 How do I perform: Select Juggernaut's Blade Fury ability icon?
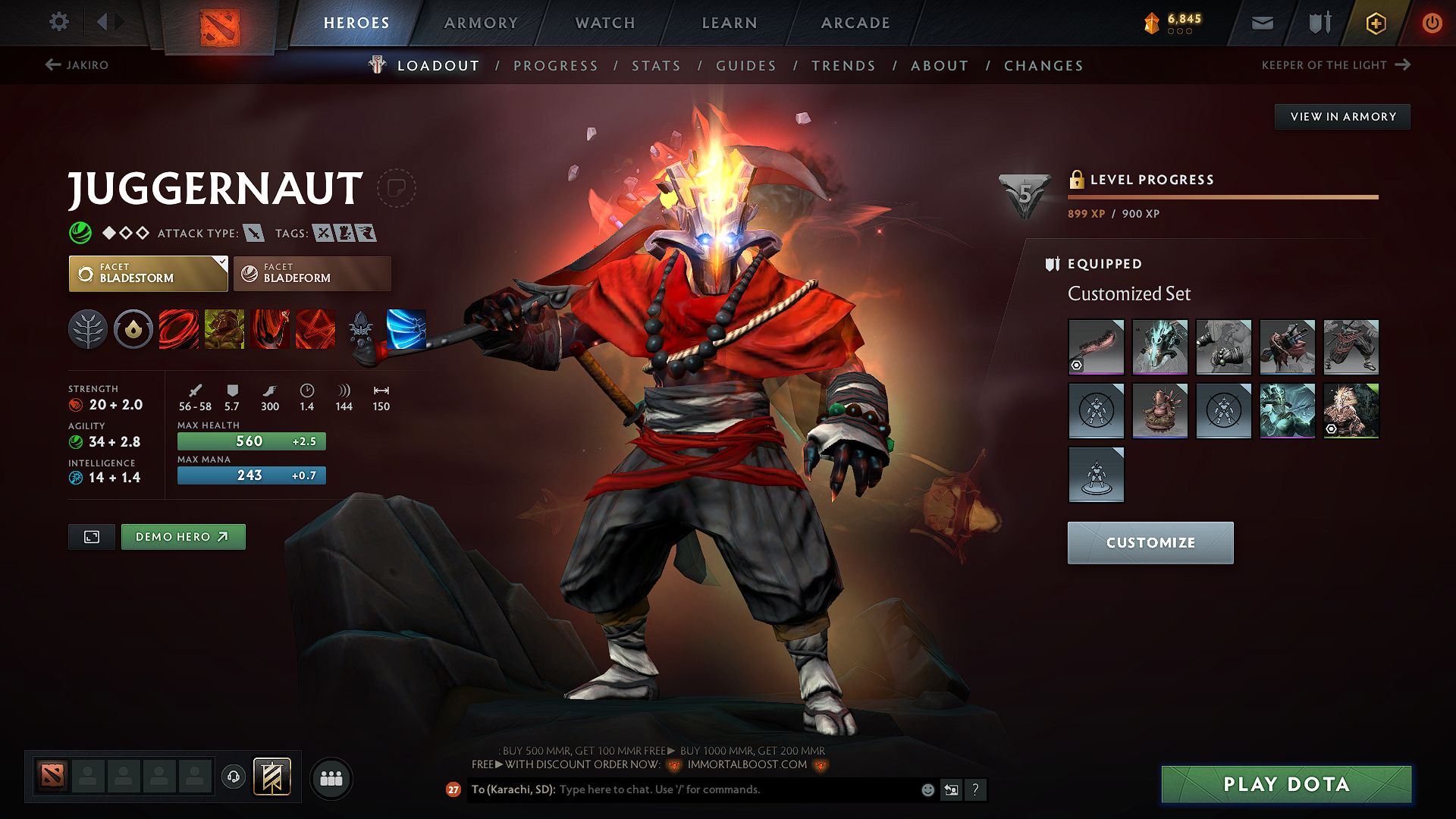click(179, 329)
